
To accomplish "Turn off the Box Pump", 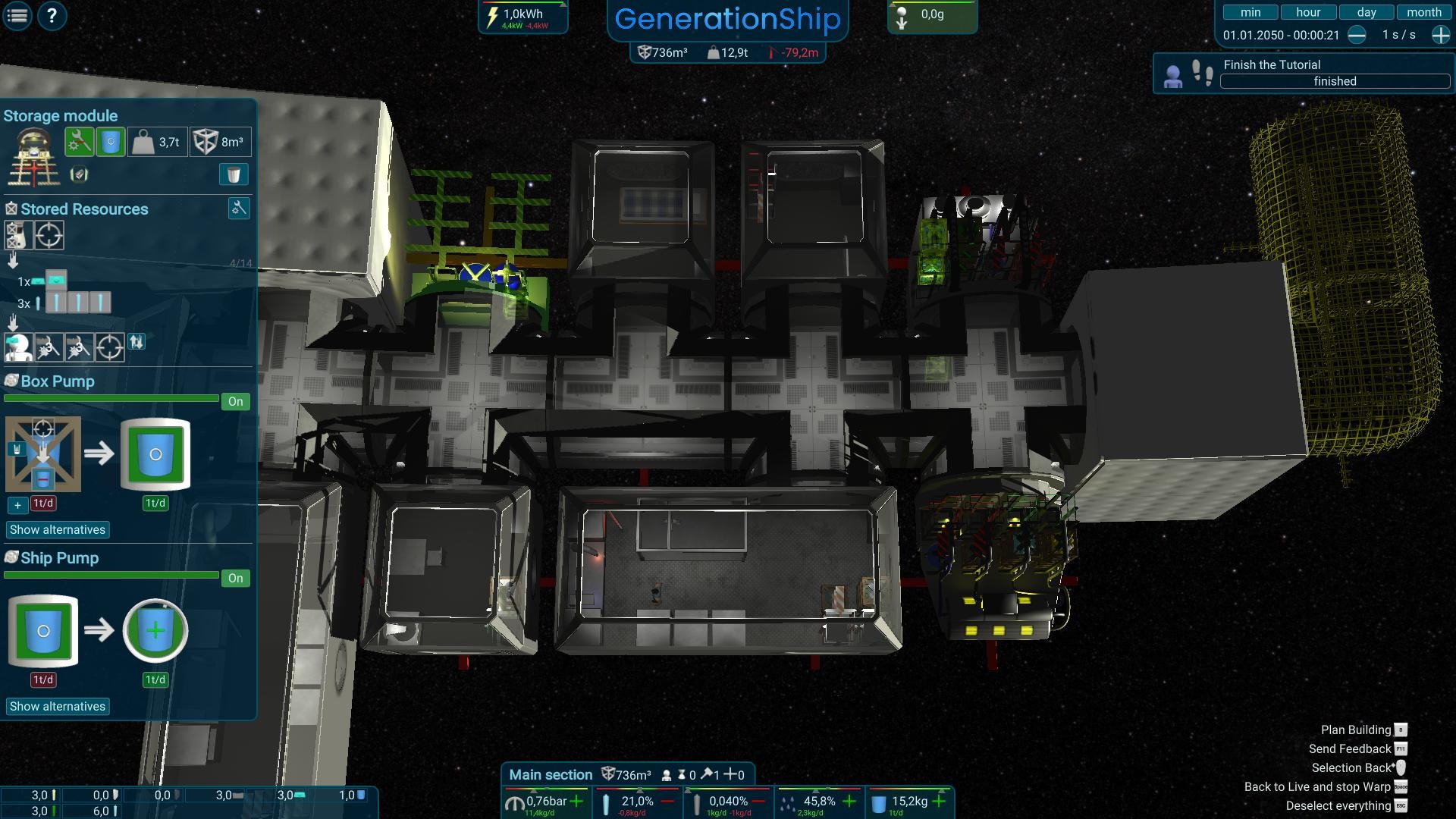I will [x=234, y=401].
